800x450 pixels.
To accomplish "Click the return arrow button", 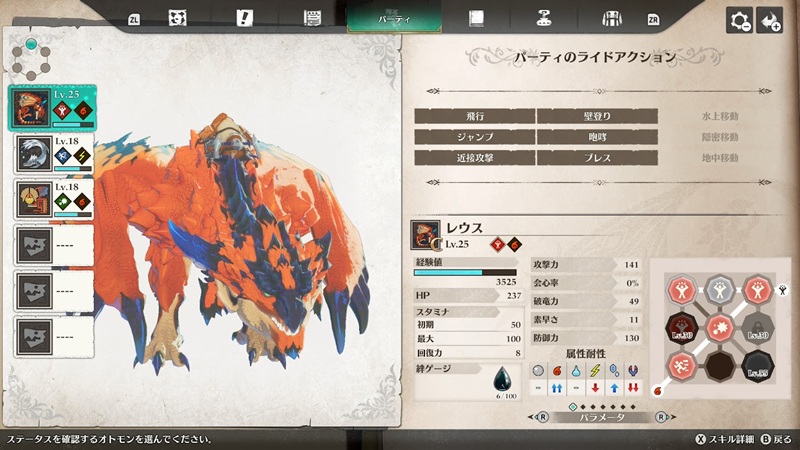I will tap(769, 20).
